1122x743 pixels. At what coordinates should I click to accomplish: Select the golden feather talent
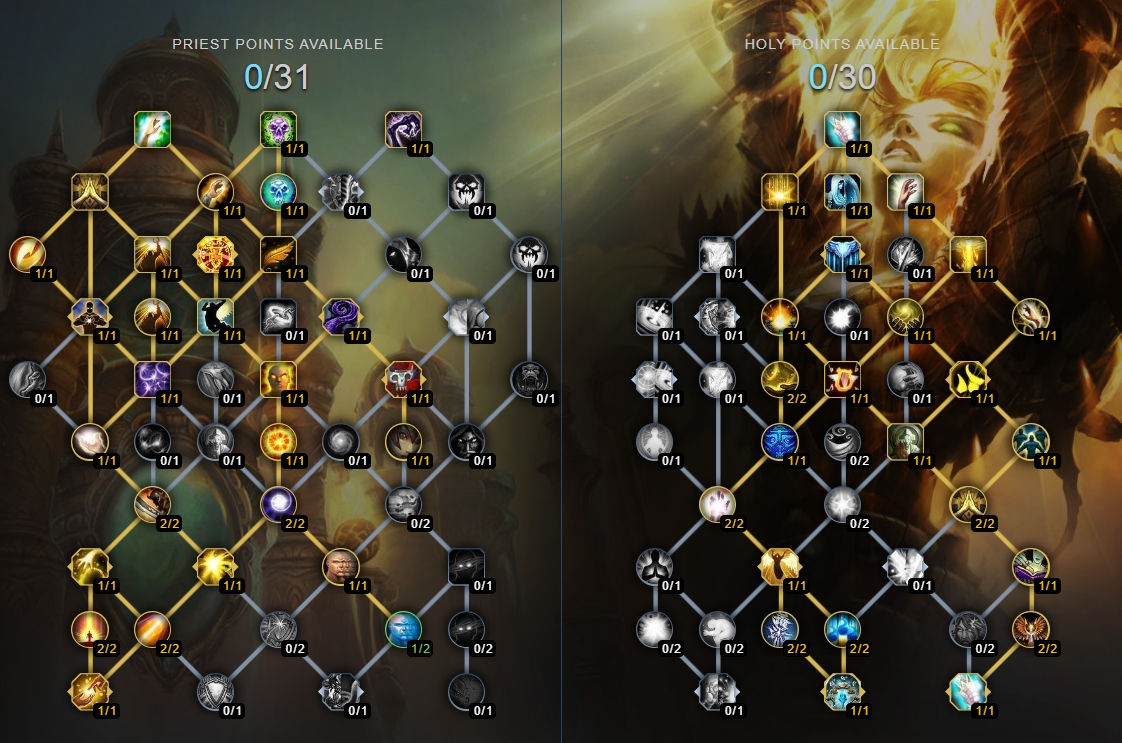[x=278, y=254]
